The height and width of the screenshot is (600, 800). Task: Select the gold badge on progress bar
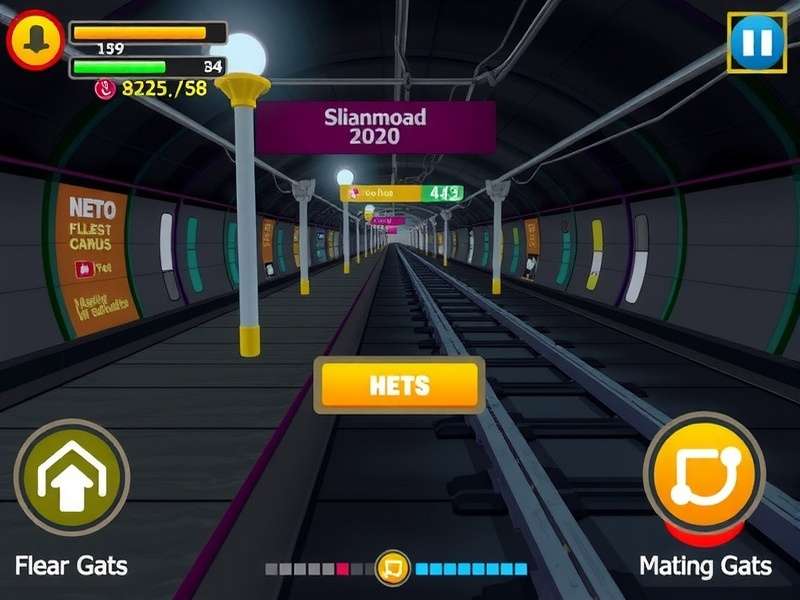(393, 569)
